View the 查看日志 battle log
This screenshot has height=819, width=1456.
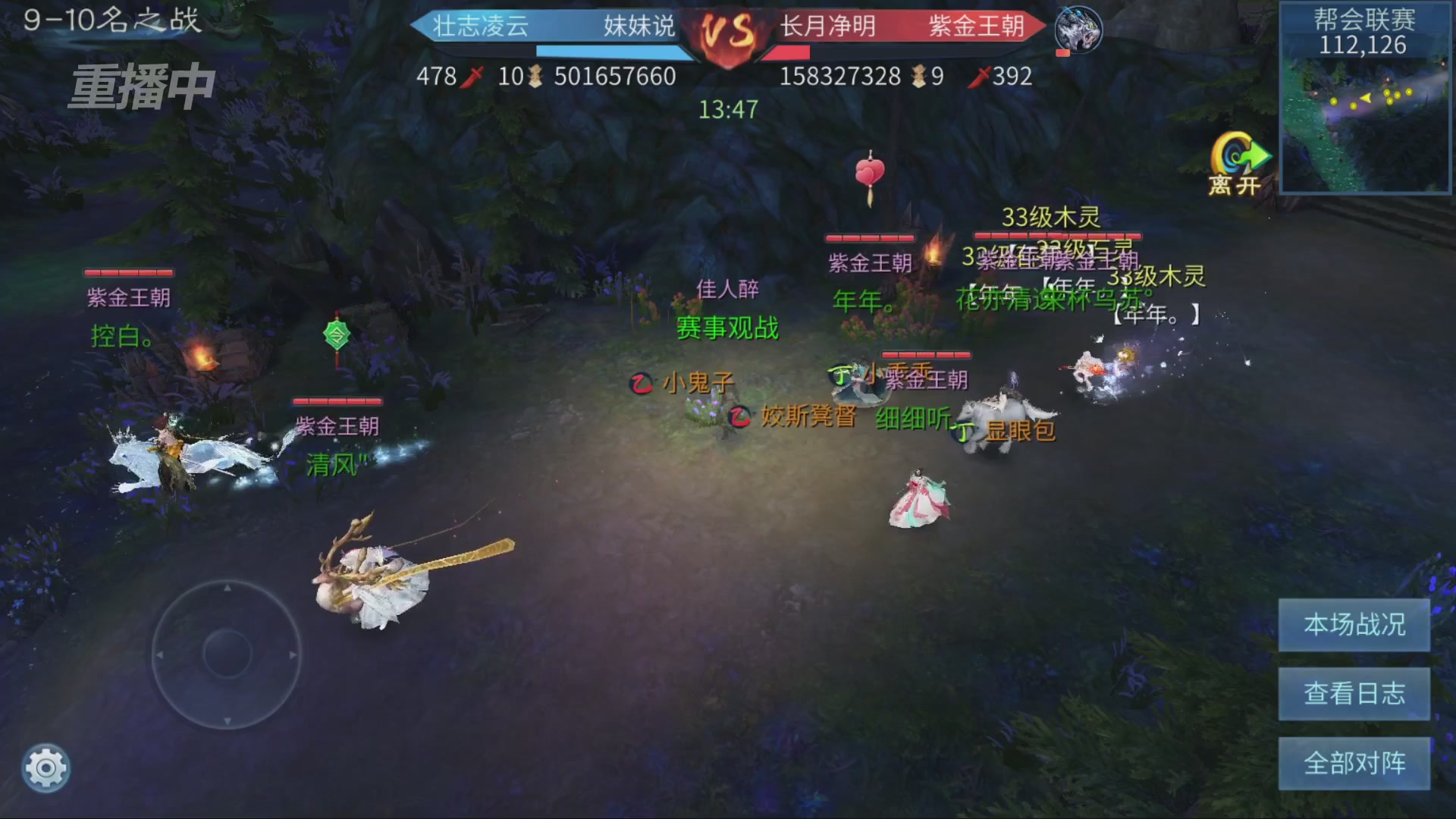tap(1354, 694)
